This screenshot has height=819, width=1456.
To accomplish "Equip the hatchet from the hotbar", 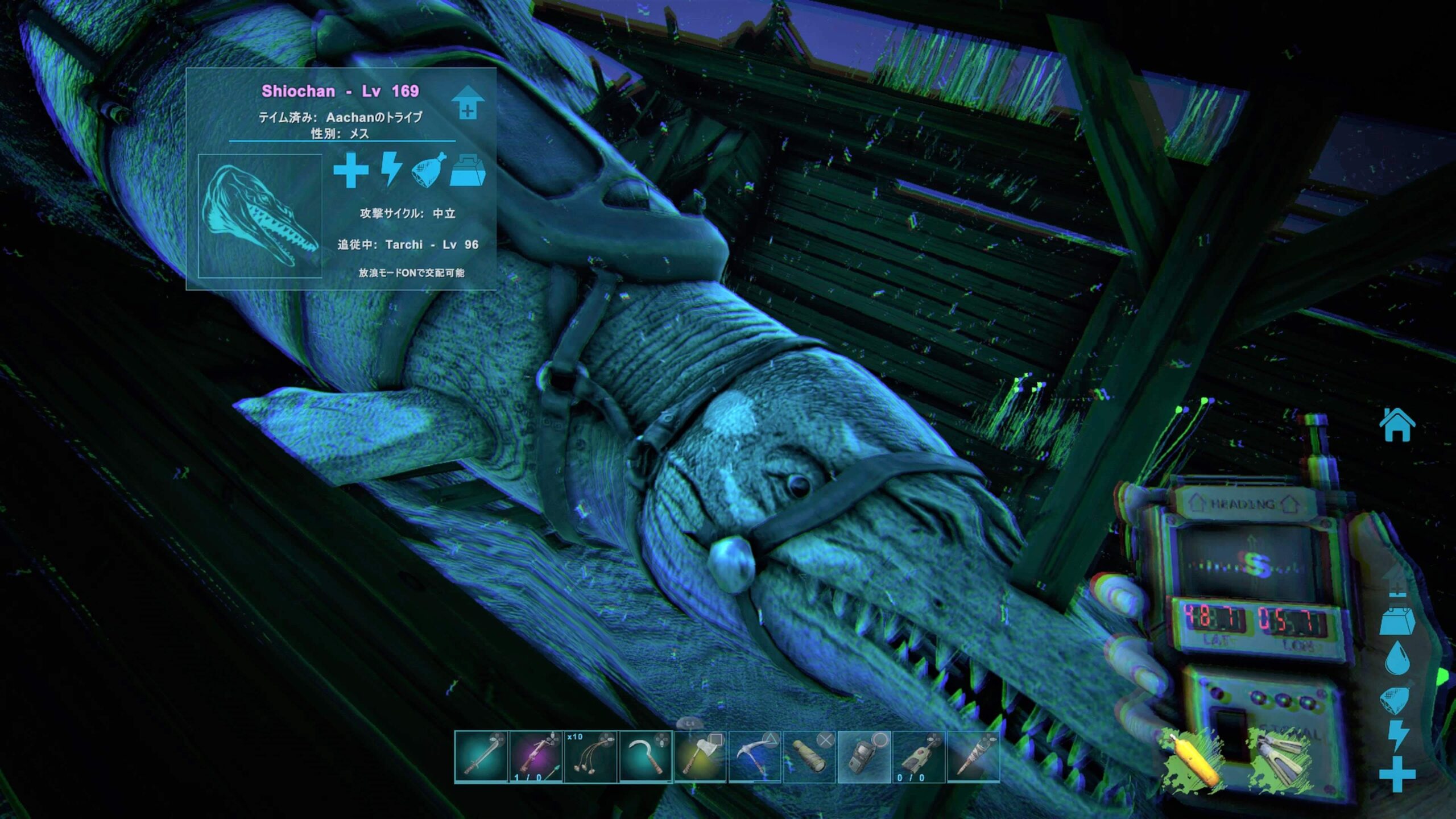I will tap(700, 757).
